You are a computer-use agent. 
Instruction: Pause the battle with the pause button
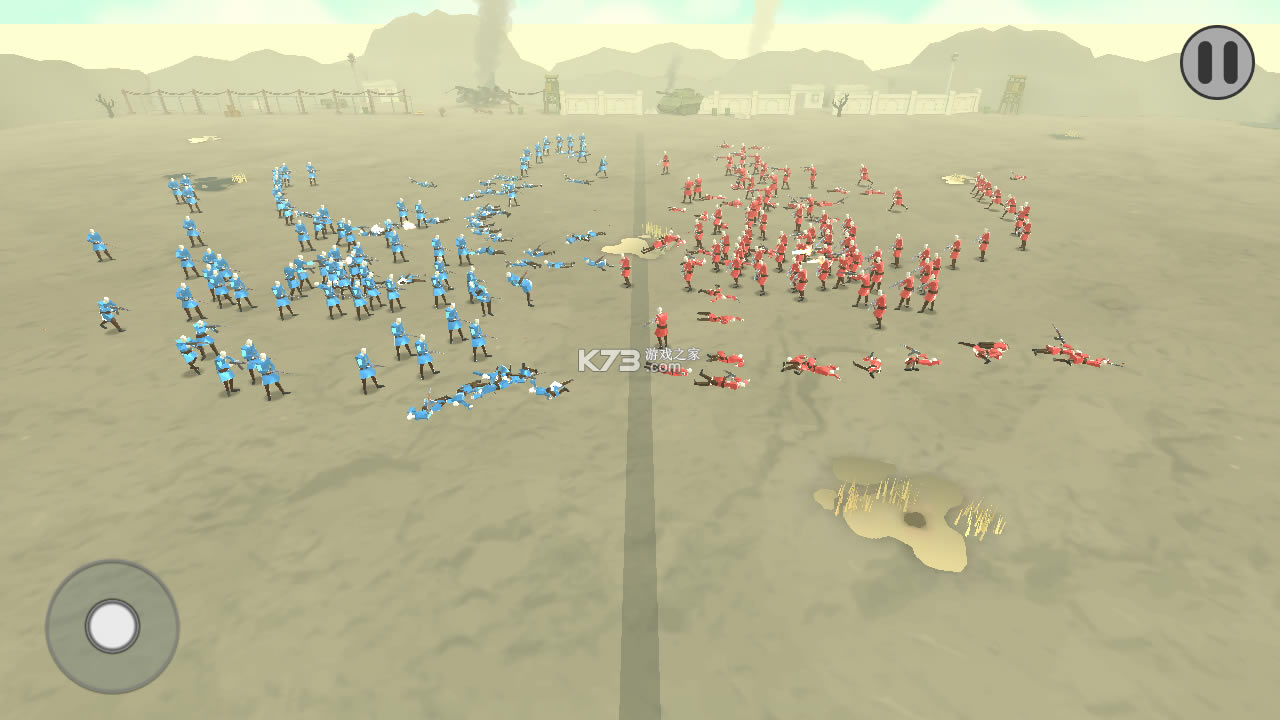click(x=1217, y=62)
